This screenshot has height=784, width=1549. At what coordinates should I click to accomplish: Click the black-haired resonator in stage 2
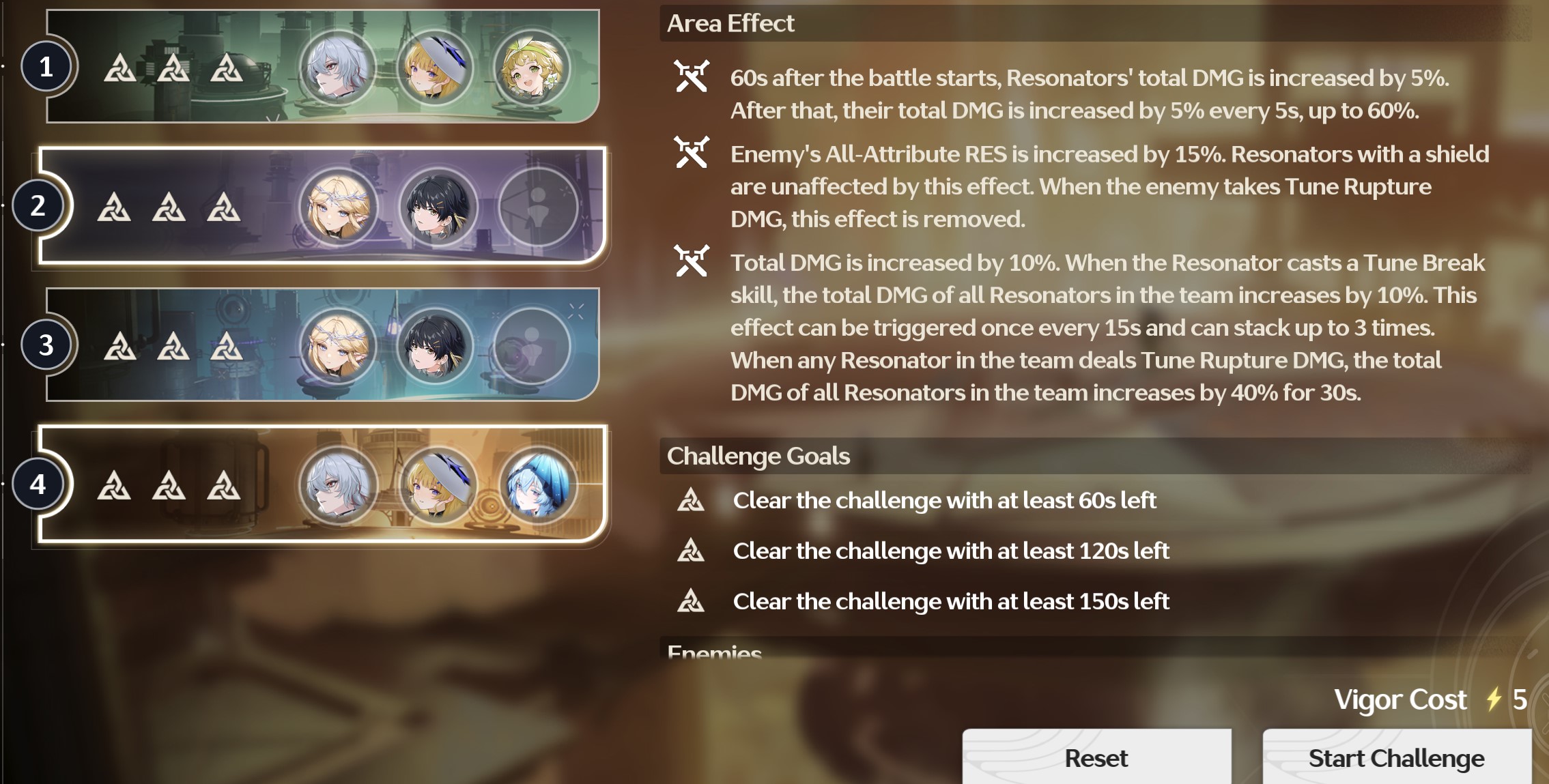tap(438, 206)
